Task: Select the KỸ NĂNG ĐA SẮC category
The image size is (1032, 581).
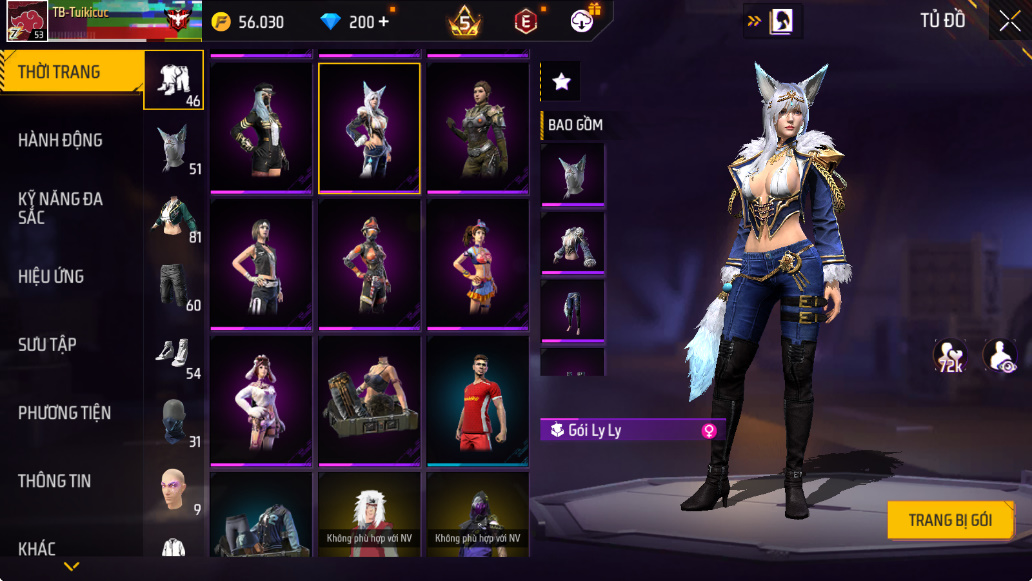Action: pos(60,208)
